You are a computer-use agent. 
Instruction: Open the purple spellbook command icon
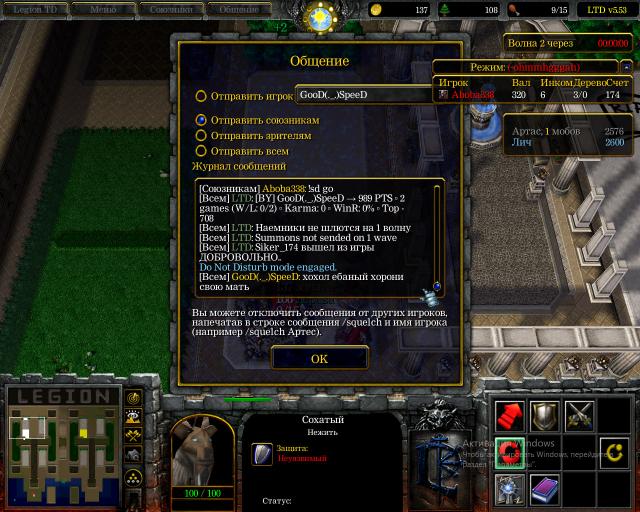(x=545, y=488)
